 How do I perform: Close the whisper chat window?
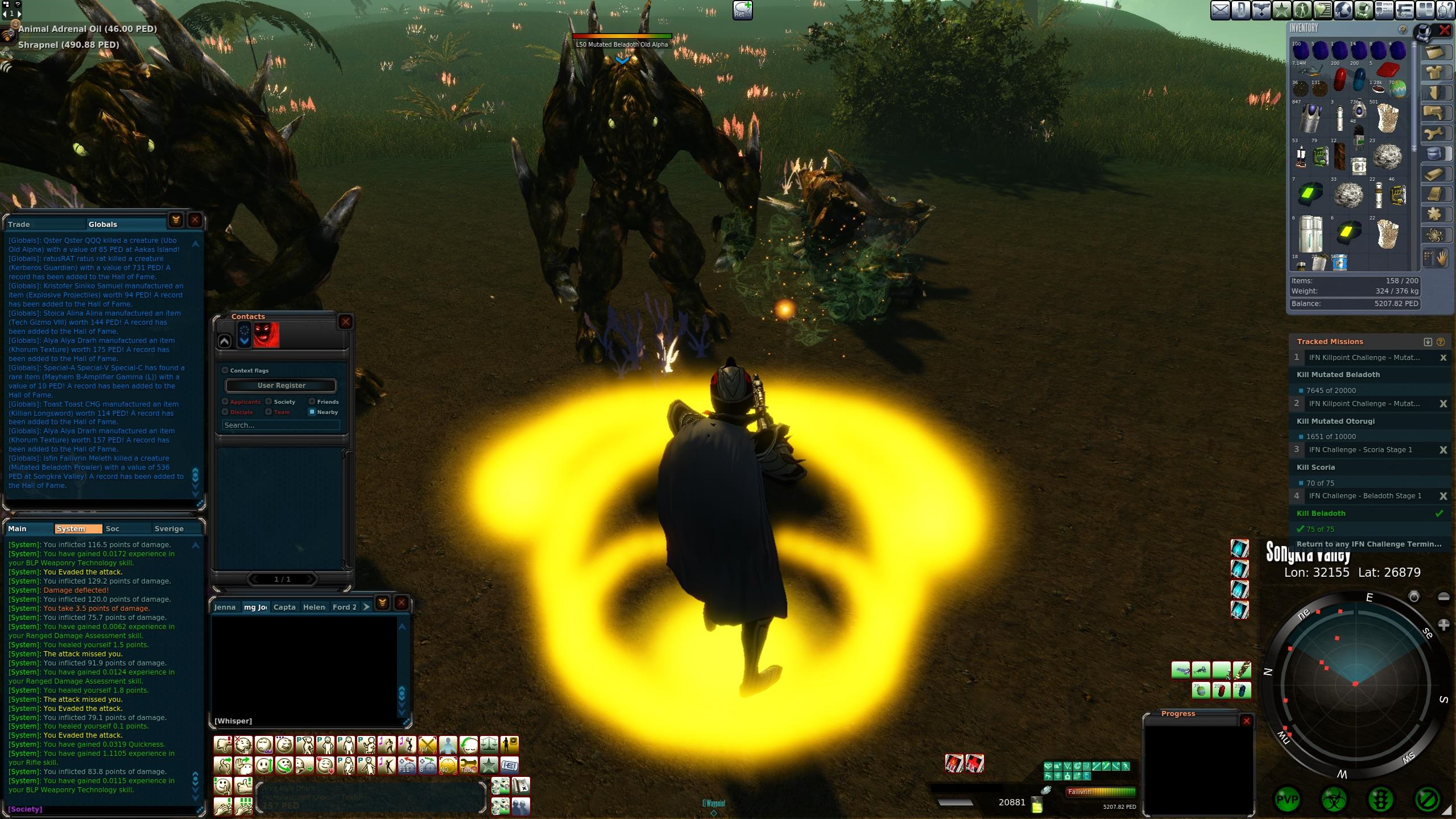(402, 603)
